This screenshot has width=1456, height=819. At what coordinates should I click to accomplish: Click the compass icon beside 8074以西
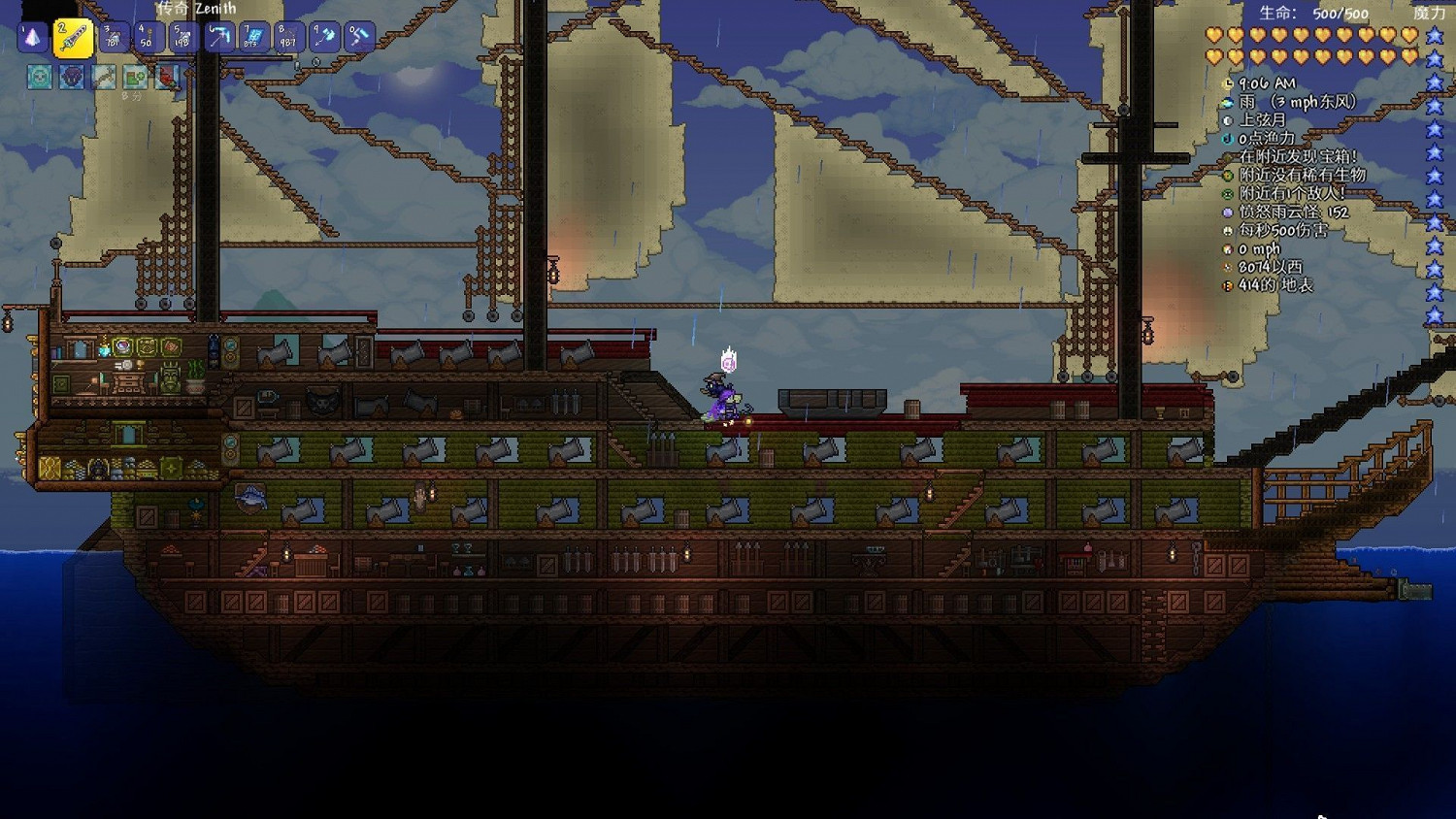click(1227, 267)
